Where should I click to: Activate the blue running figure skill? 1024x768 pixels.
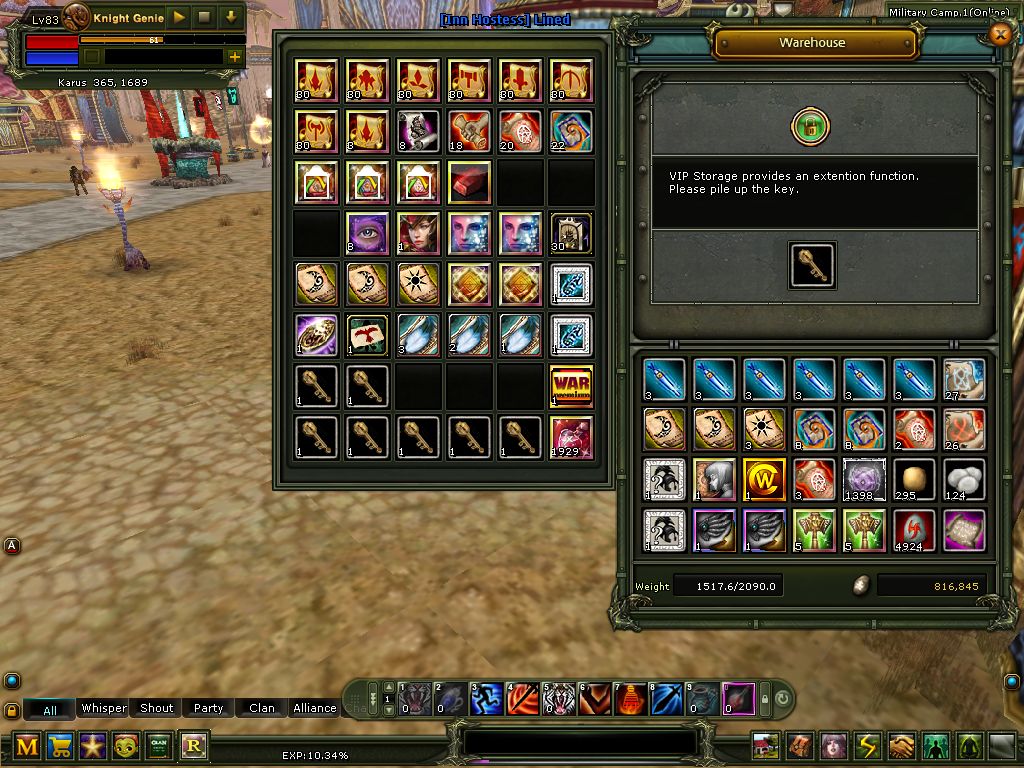(486, 697)
